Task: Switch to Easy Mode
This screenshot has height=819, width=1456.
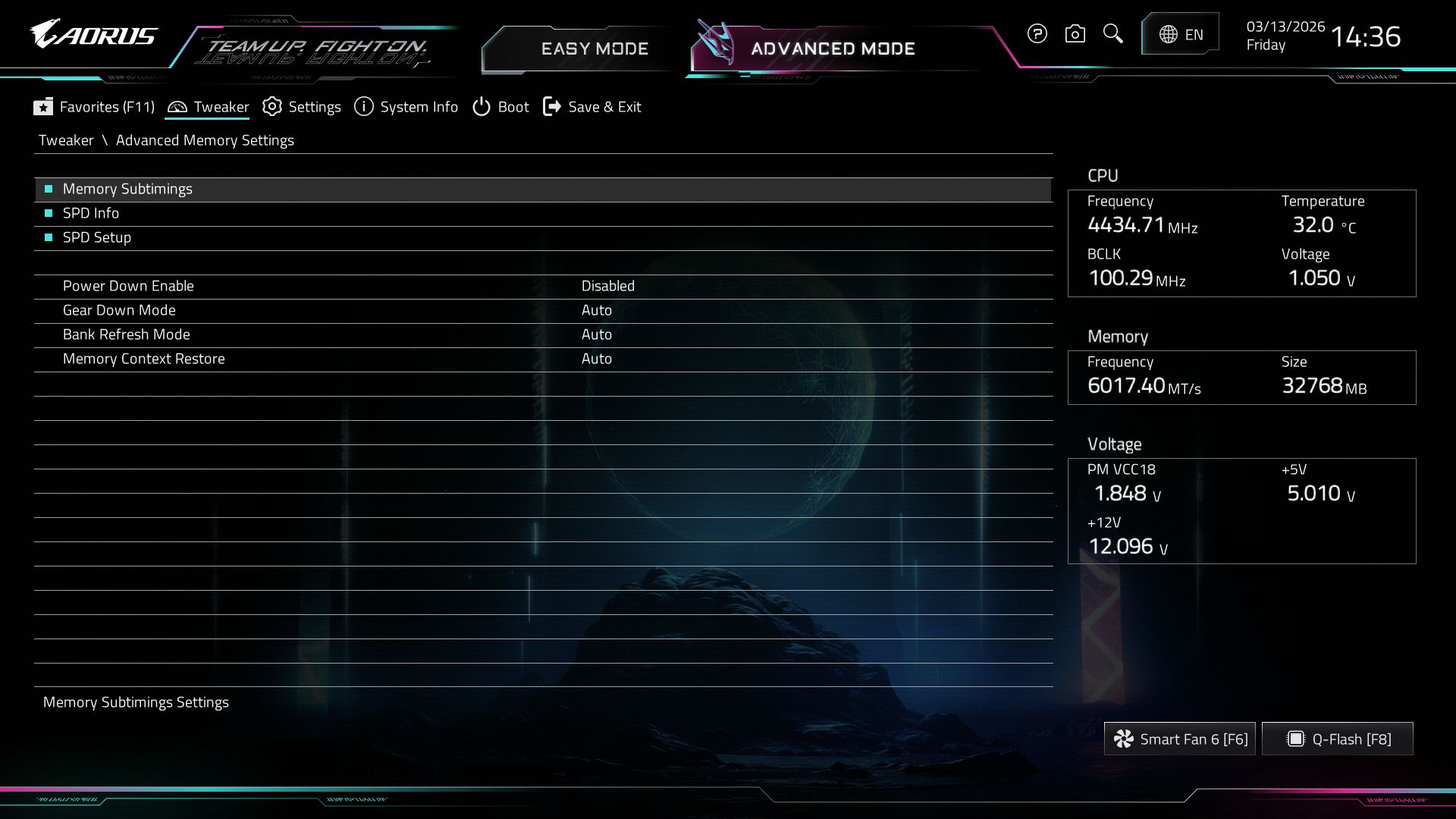Action: 594,49
